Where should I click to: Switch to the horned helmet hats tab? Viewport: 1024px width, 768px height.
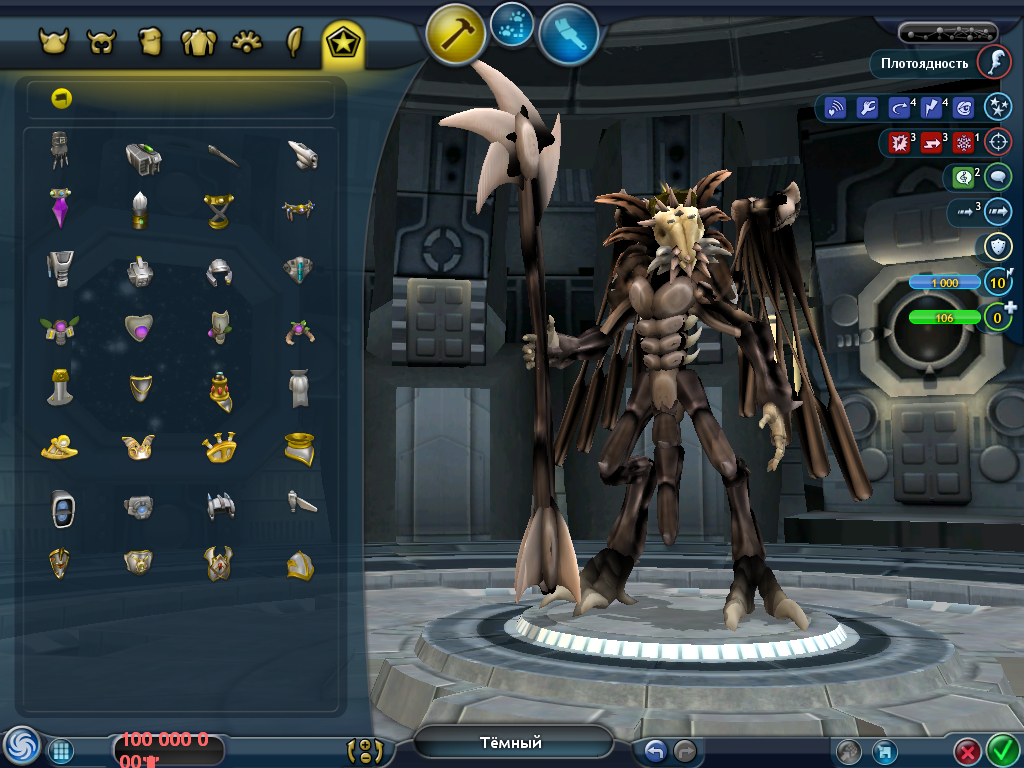[x=54, y=42]
